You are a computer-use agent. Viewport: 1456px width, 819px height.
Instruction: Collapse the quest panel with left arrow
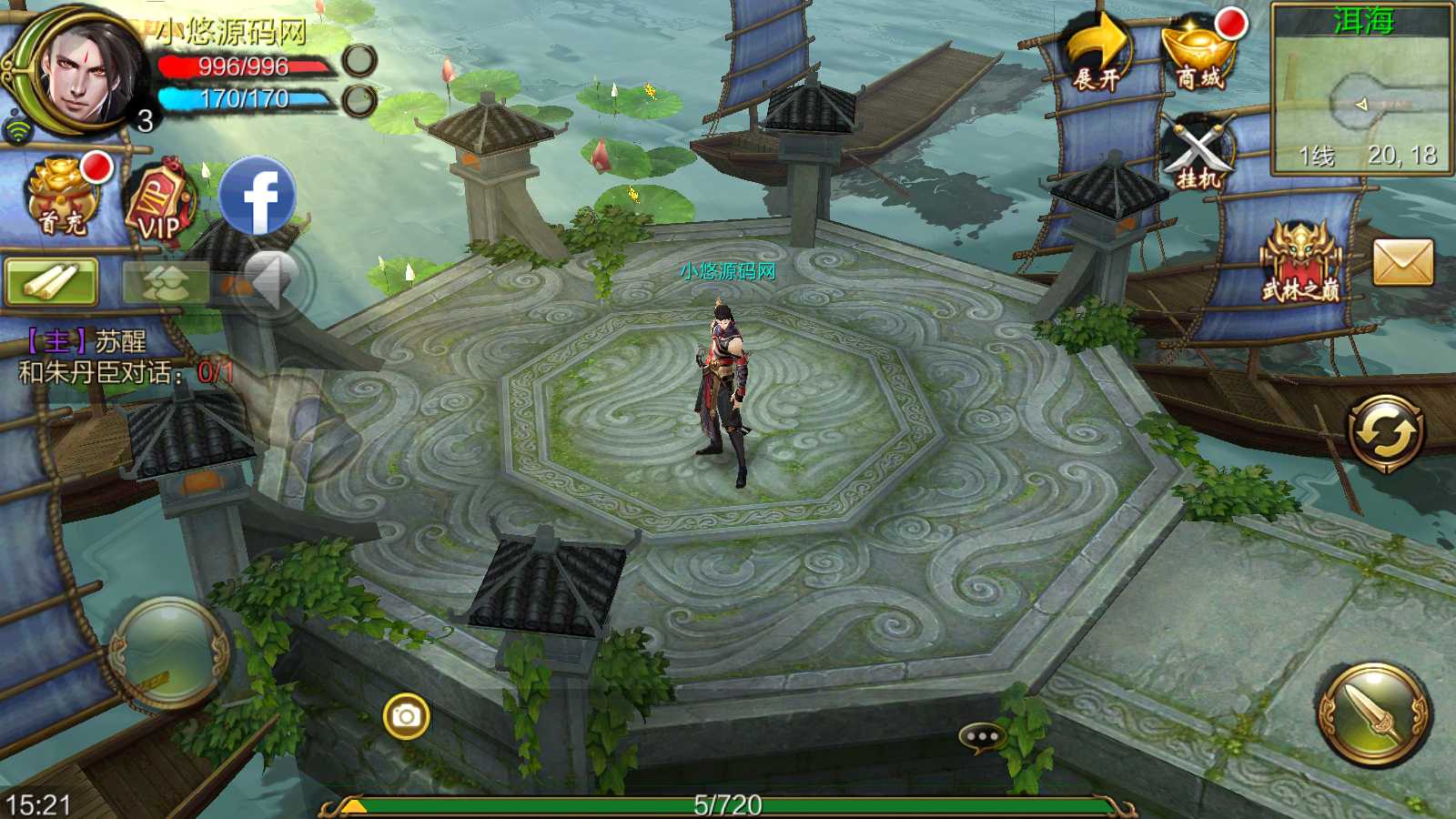pyautogui.click(x=270, y=282)
